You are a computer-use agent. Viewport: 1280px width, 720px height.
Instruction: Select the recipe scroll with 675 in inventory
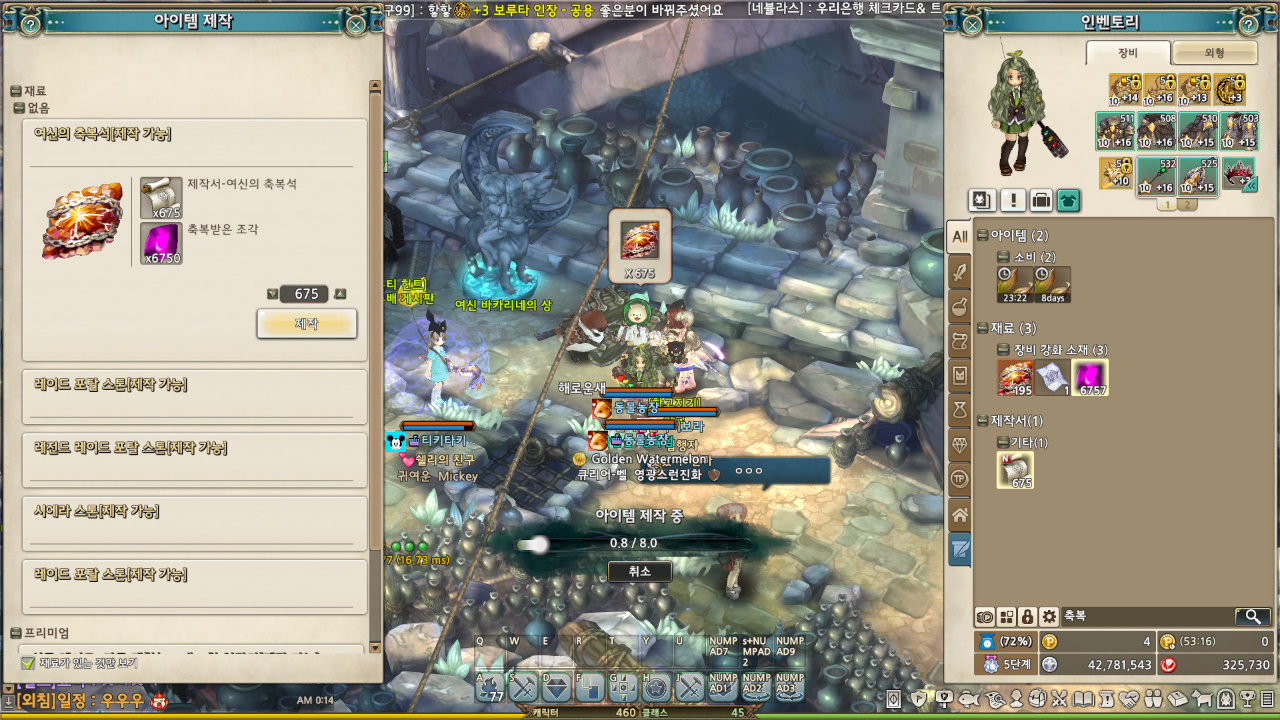(x=1015, y=470)
